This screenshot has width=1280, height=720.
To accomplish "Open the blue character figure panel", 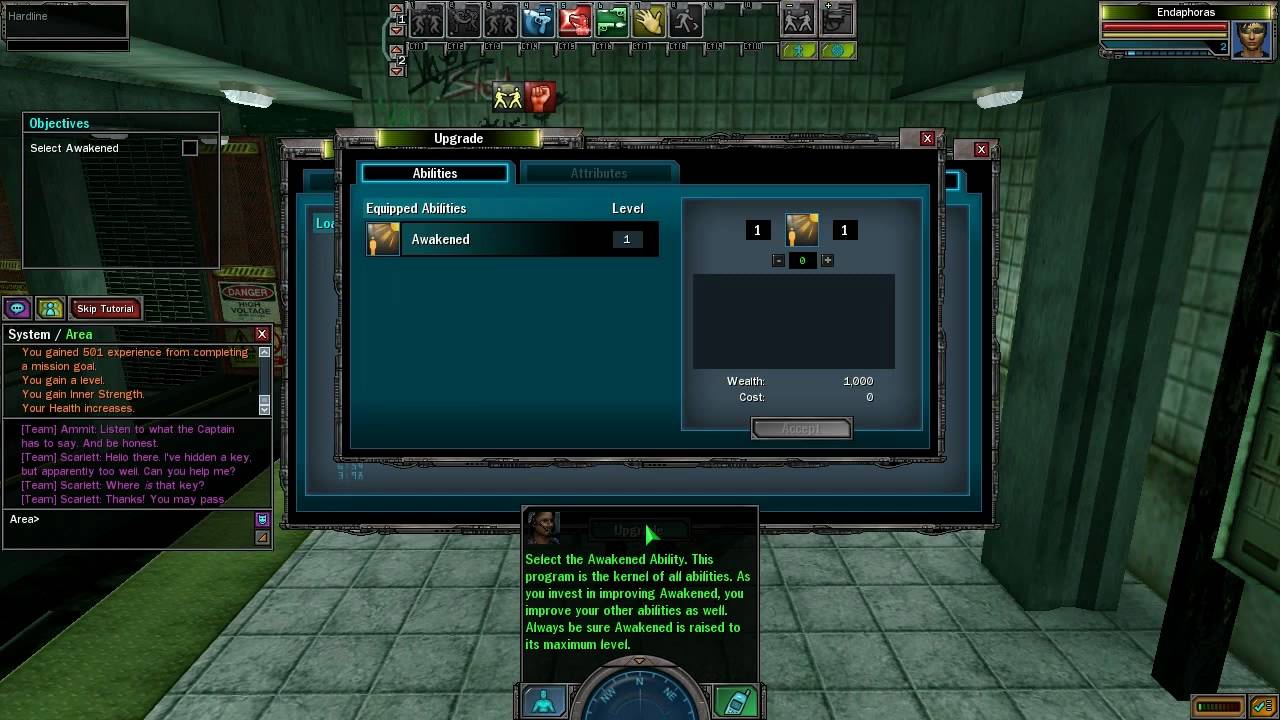I will (544, 702).
